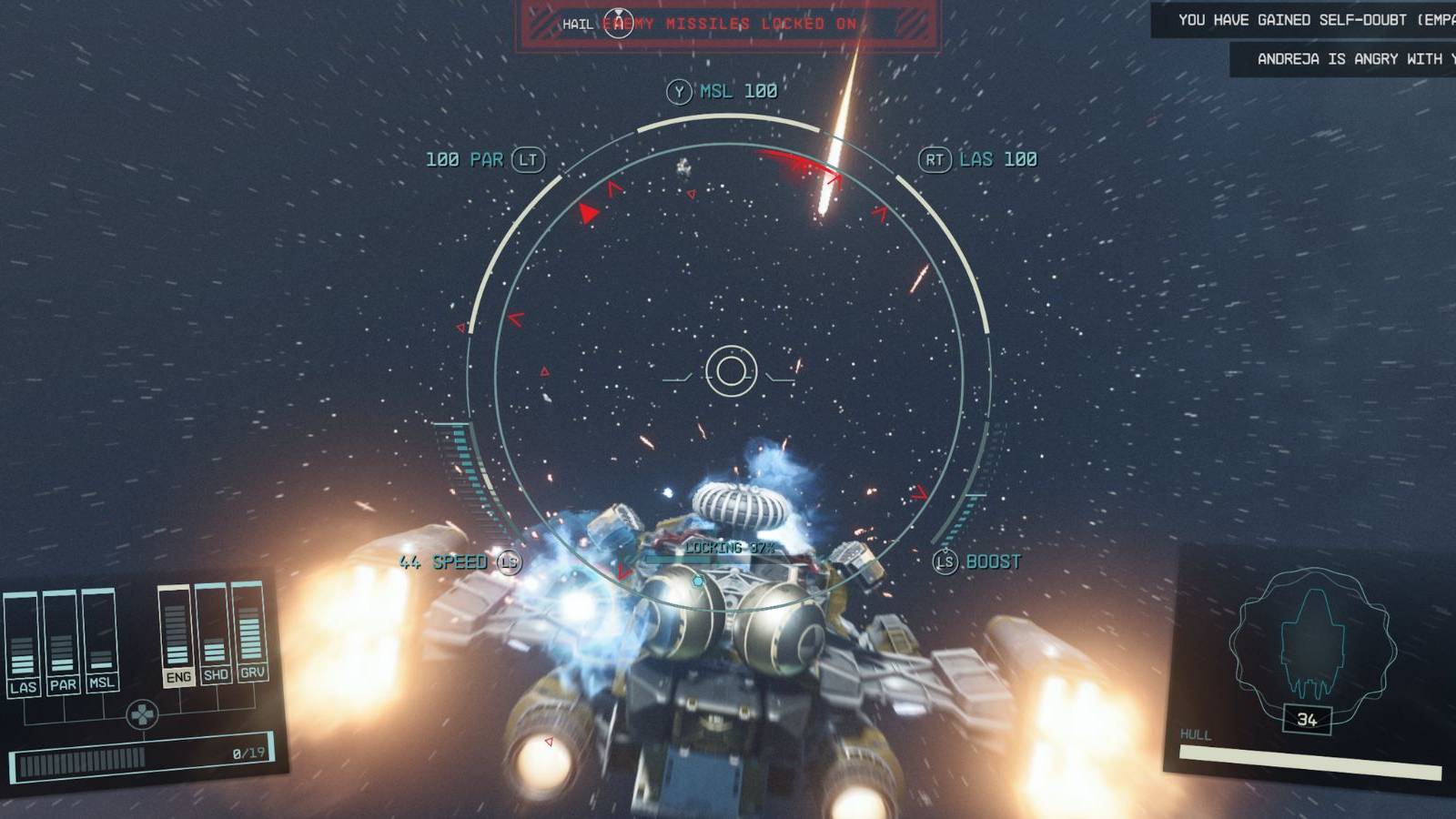Screen dimensions: 1456x819
Task: Select the D-pad power allocation icon
Action: click(144, 715)
